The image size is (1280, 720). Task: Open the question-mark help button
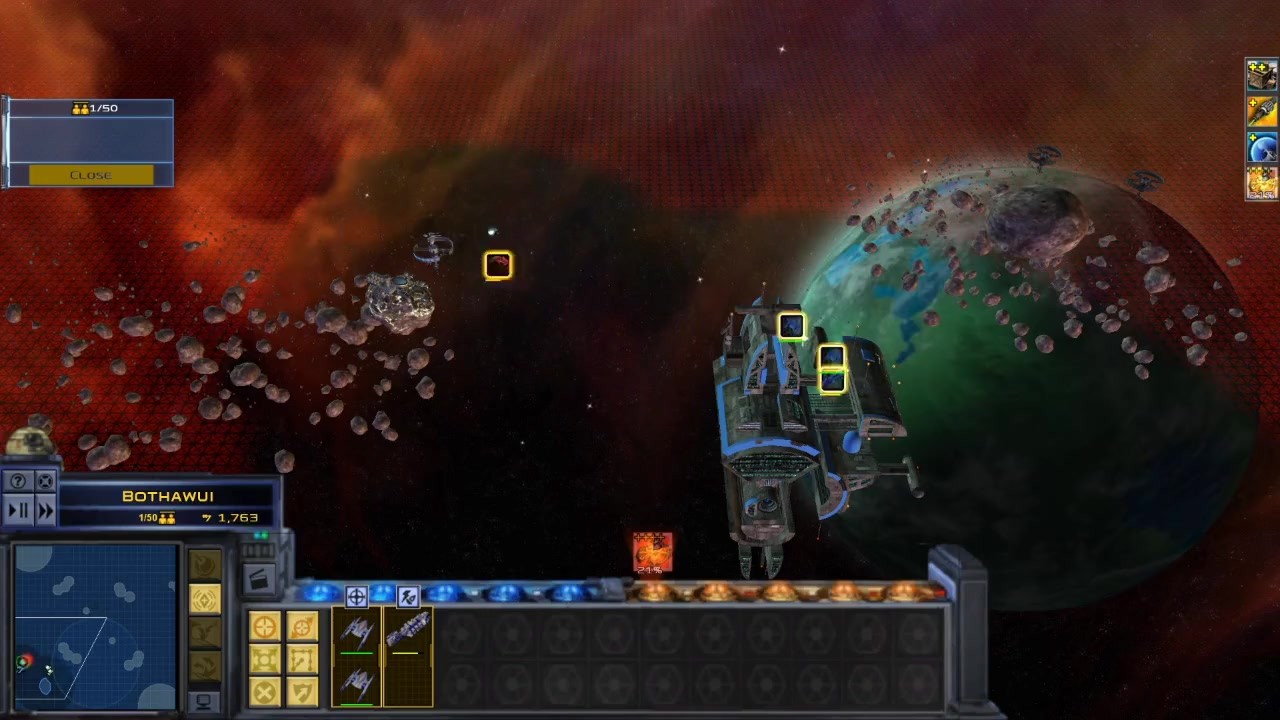[x=18, y=482]
